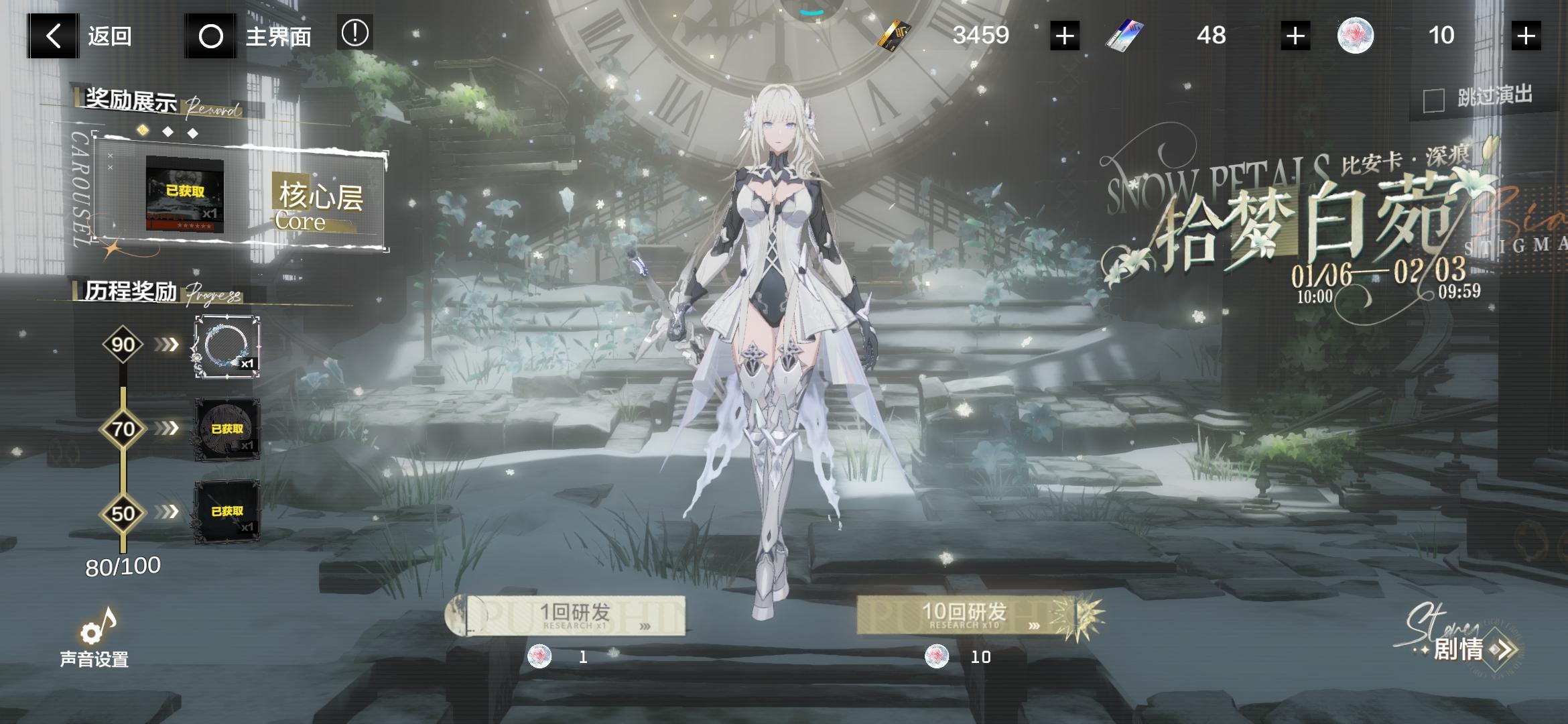
Task: Click the circle icon next to 主界面
Action: 210,37
